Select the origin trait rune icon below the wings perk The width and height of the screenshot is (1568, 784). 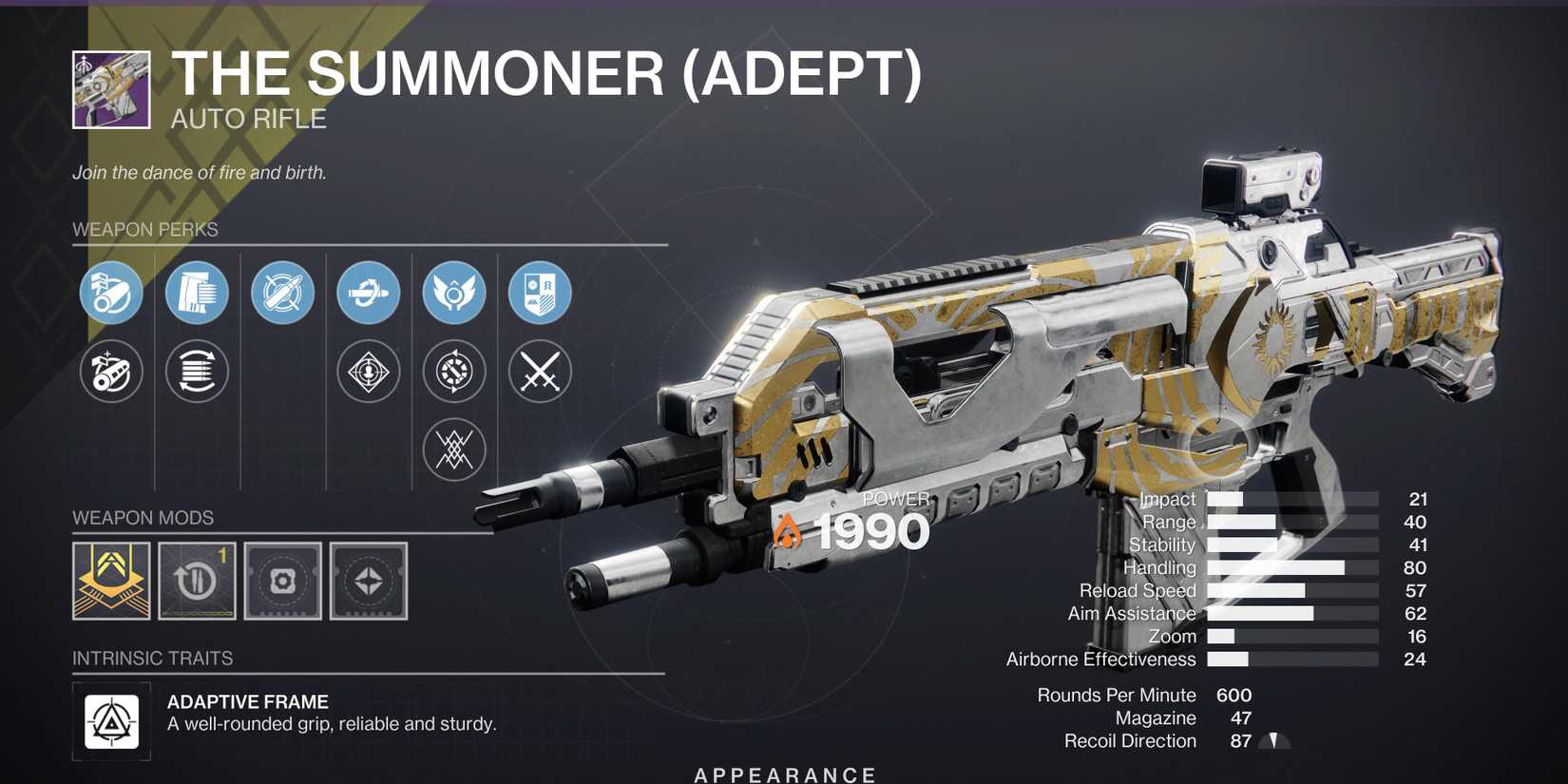(x=453, y=449)
